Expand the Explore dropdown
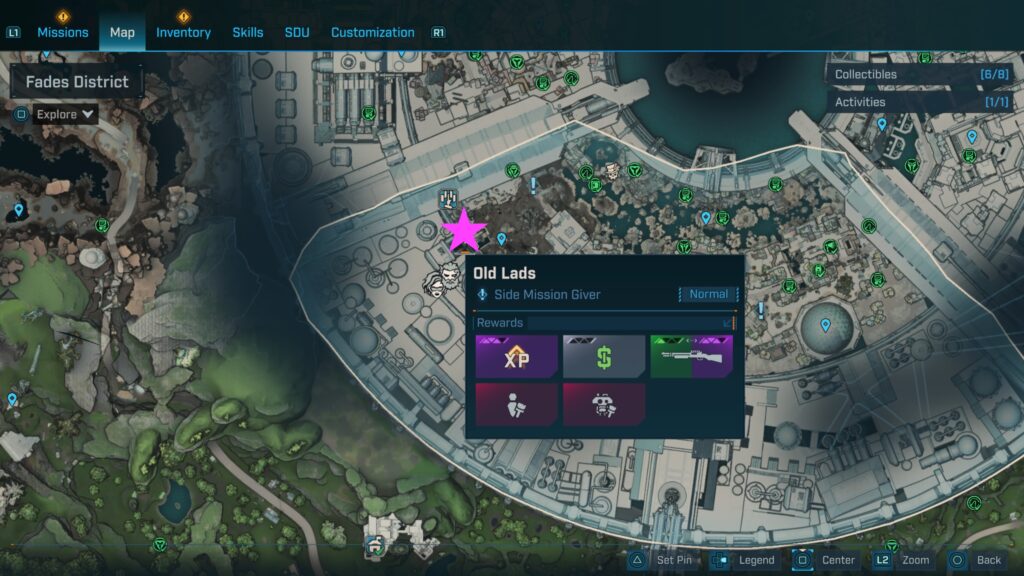The width and height of the screenshot is (1024, 576). [x=66, y=114]
